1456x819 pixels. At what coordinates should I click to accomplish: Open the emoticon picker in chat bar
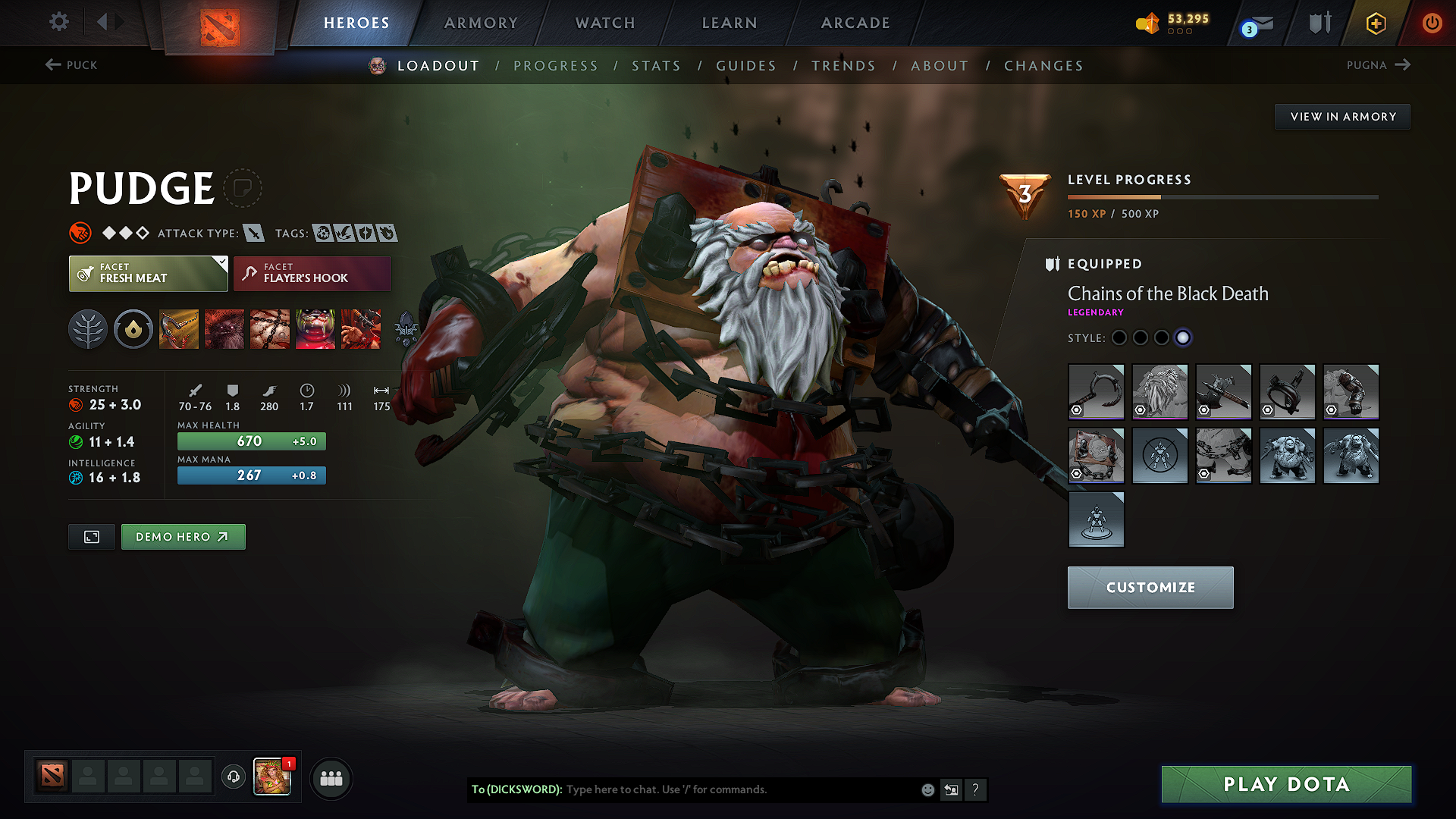tap(927, 789)
